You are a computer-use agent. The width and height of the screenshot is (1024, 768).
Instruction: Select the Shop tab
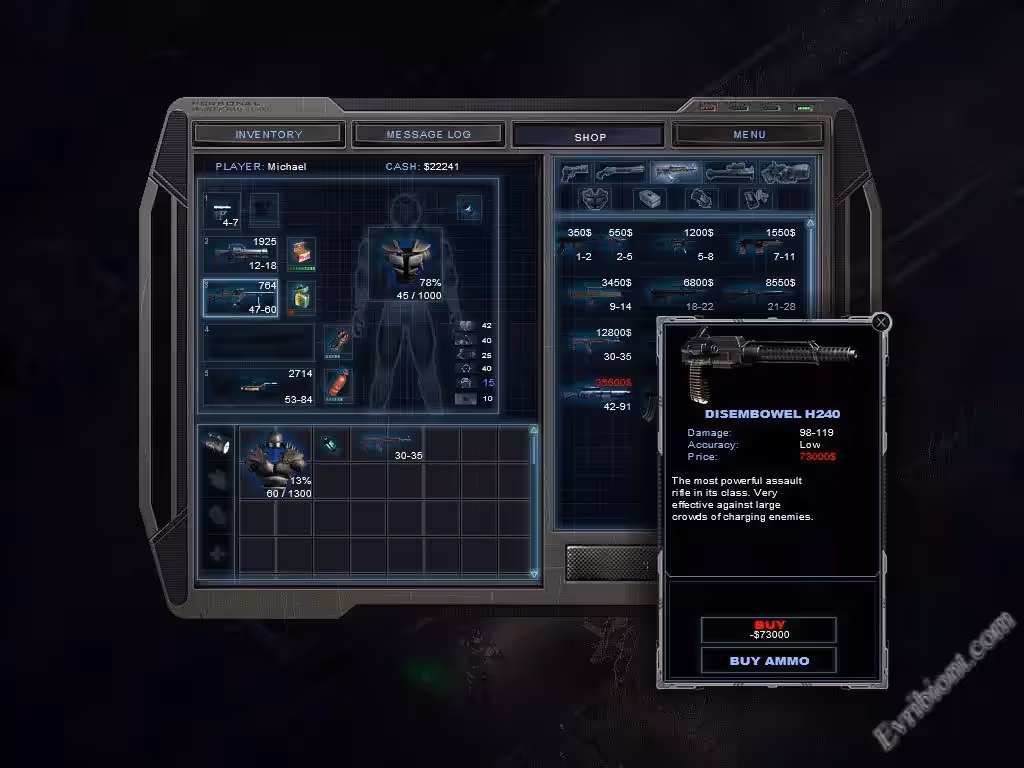589,136
